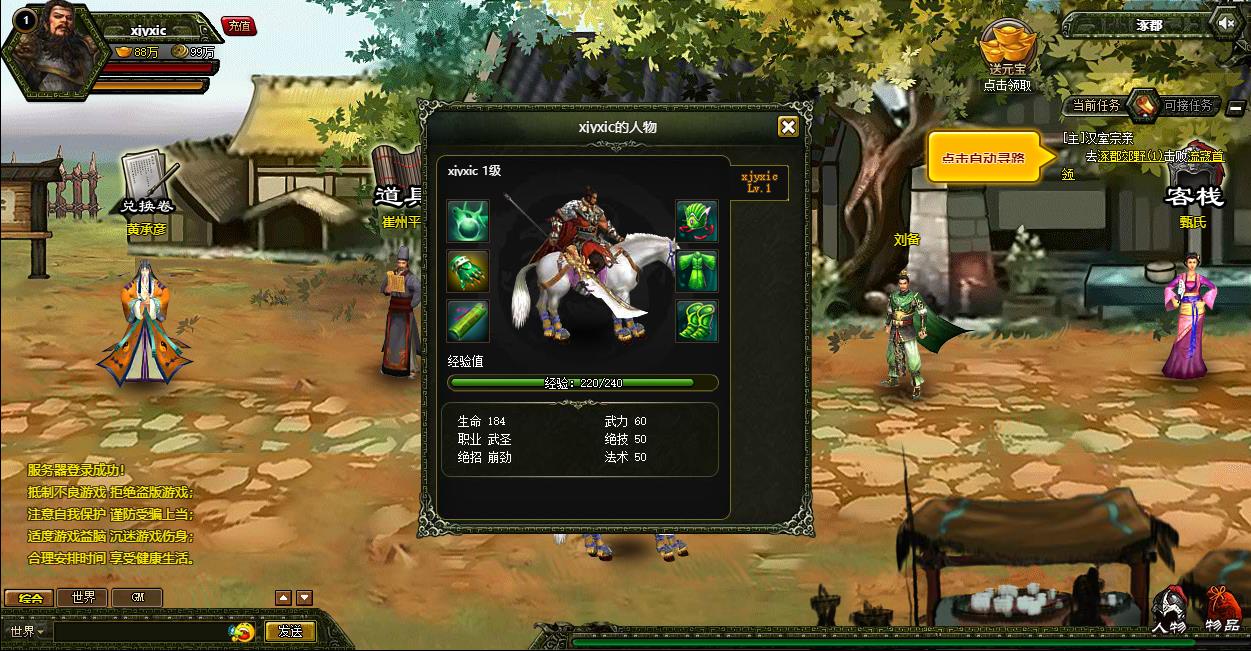This screenshot has width=1251, height=651.
Task: Select the green boots equipment slot
Action: (x=697, y=320)
